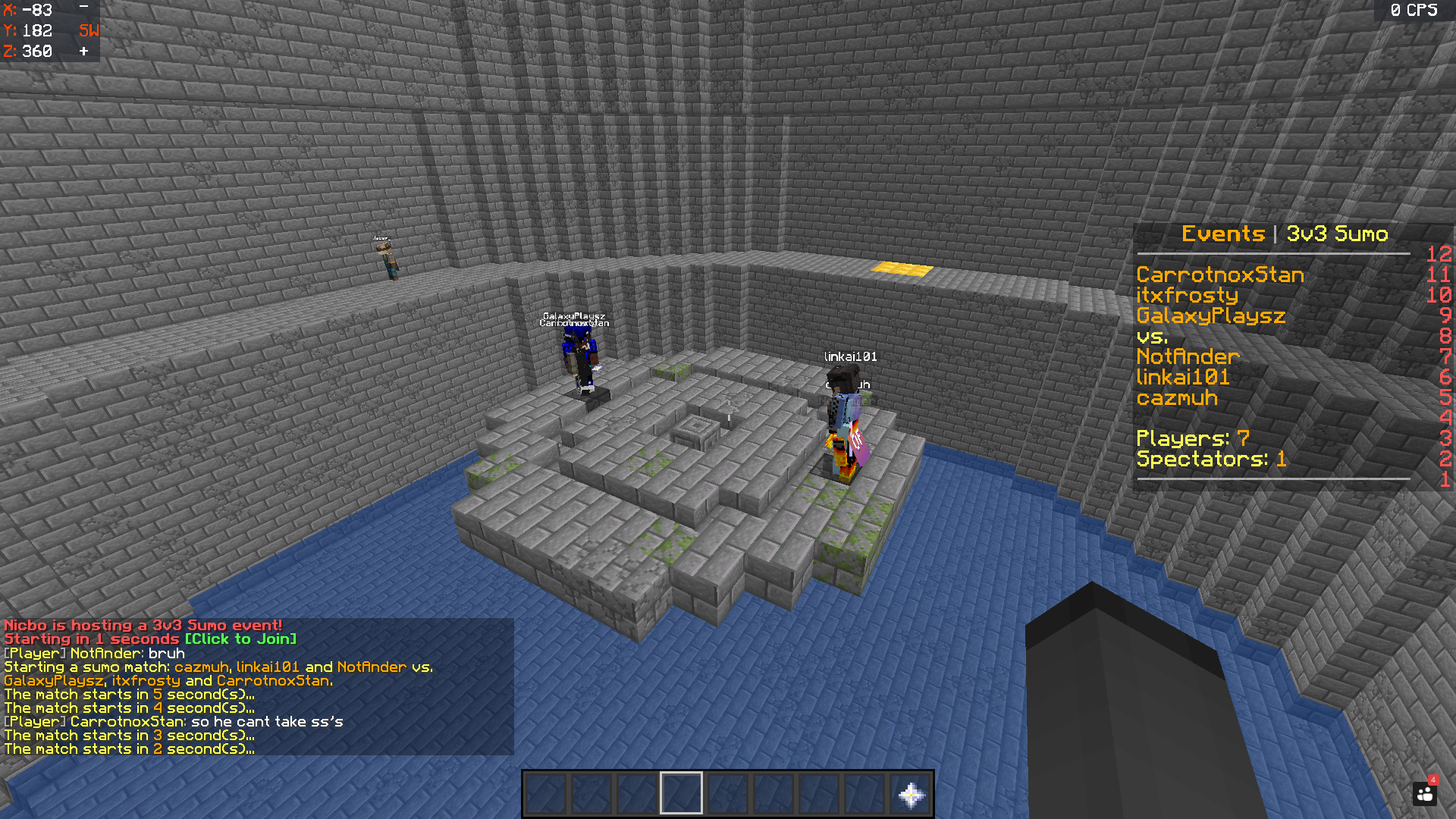Click cazmuh in the sumo match announcement
This screenshot has height=819, width=1456.
[202, 667]
